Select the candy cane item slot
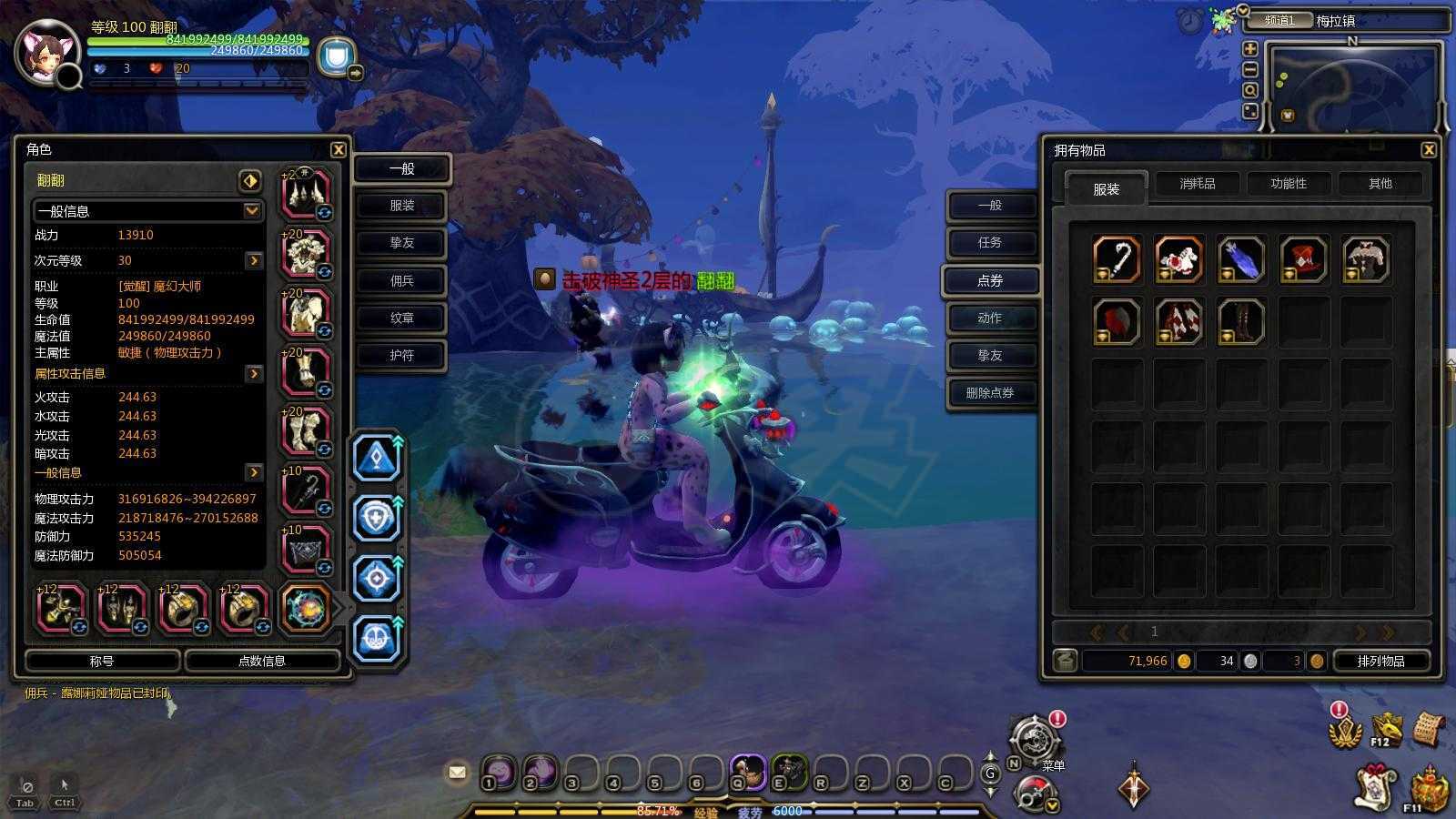This screenshot has height=819, width=1456. pos(1117,259)
